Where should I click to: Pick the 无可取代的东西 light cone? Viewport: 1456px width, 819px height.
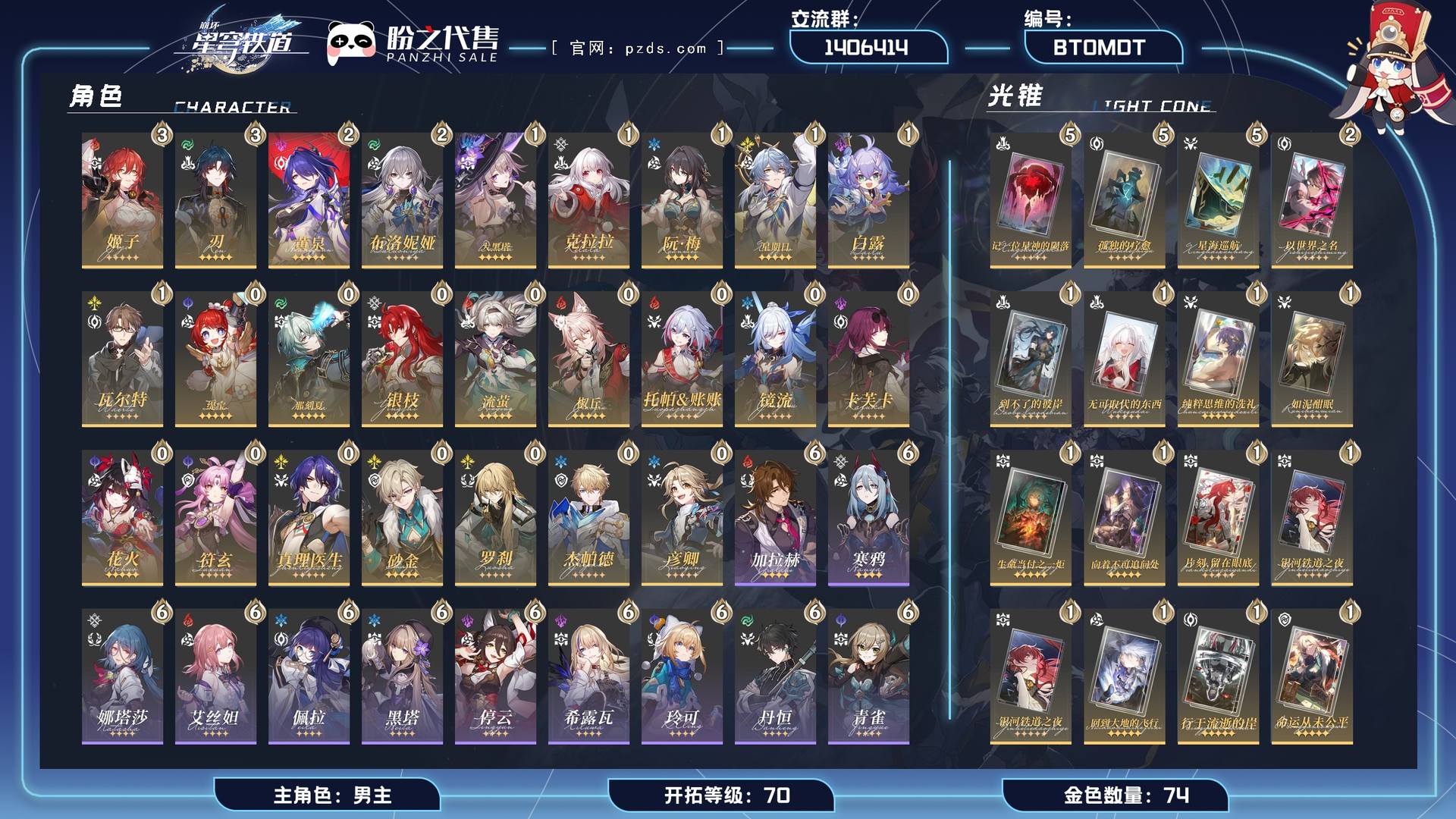tap(1124, 359)
